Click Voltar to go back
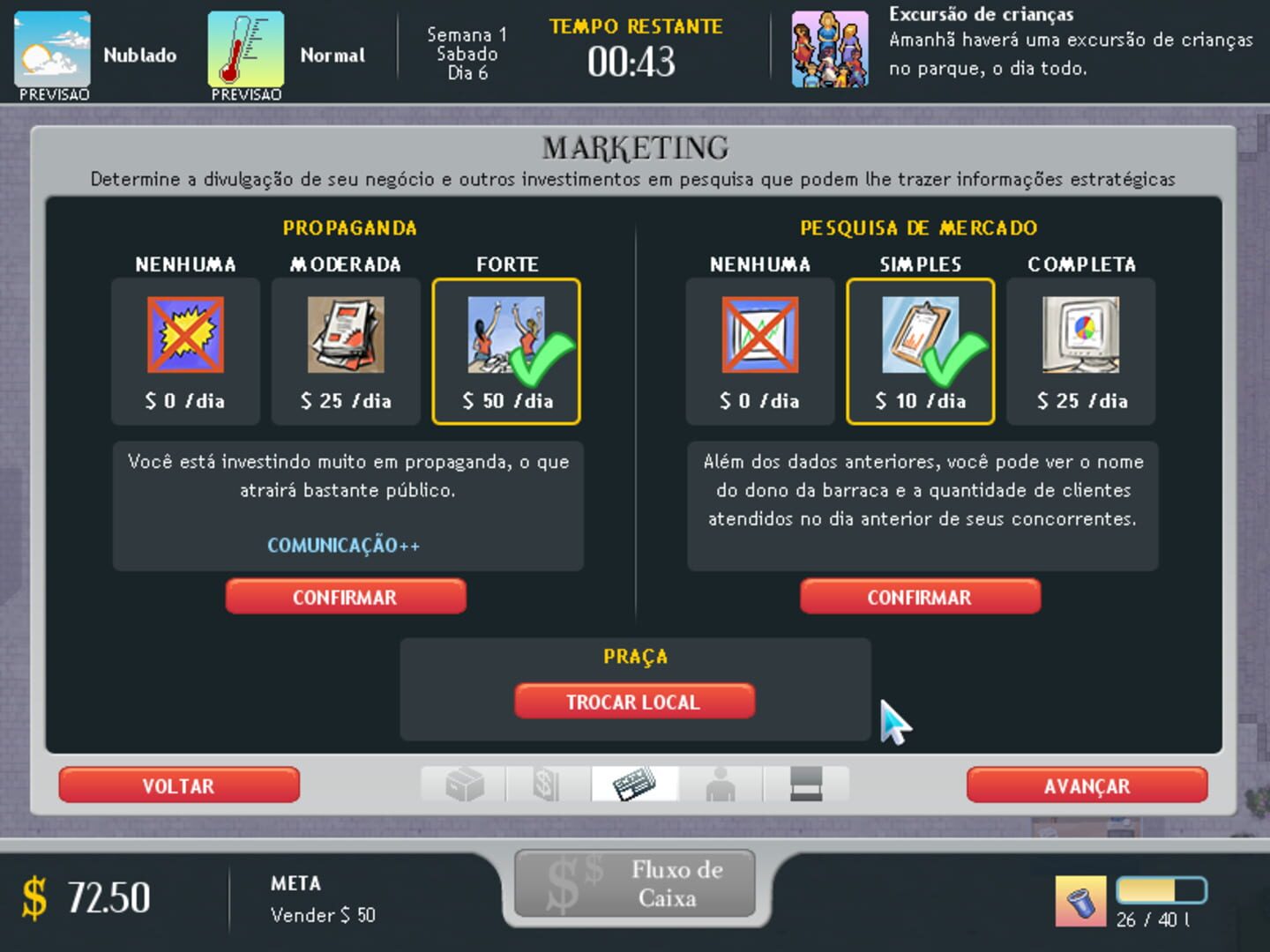1270x952 pixels. (178, 785)
